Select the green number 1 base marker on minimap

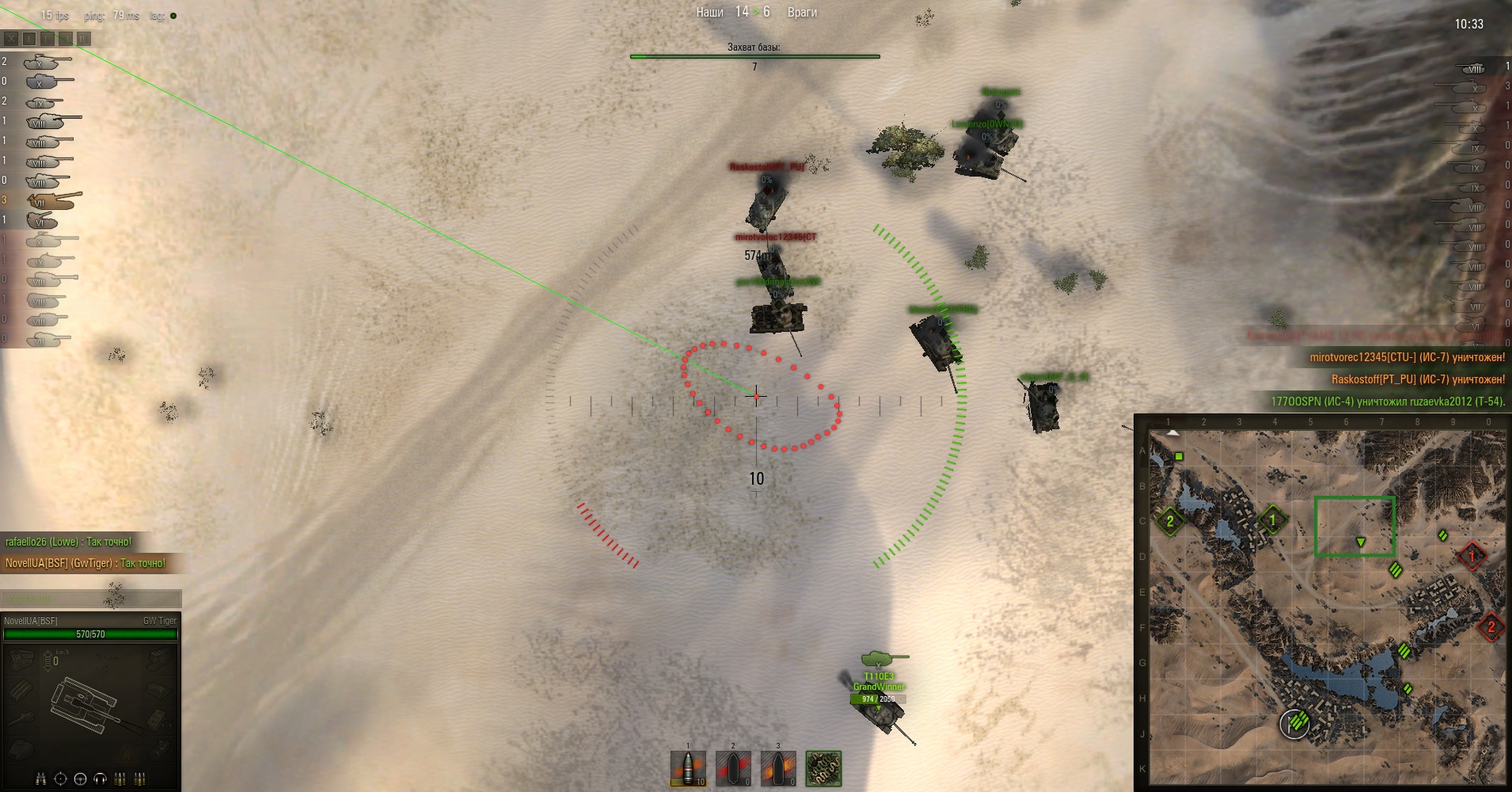(x=1273, y=520)
